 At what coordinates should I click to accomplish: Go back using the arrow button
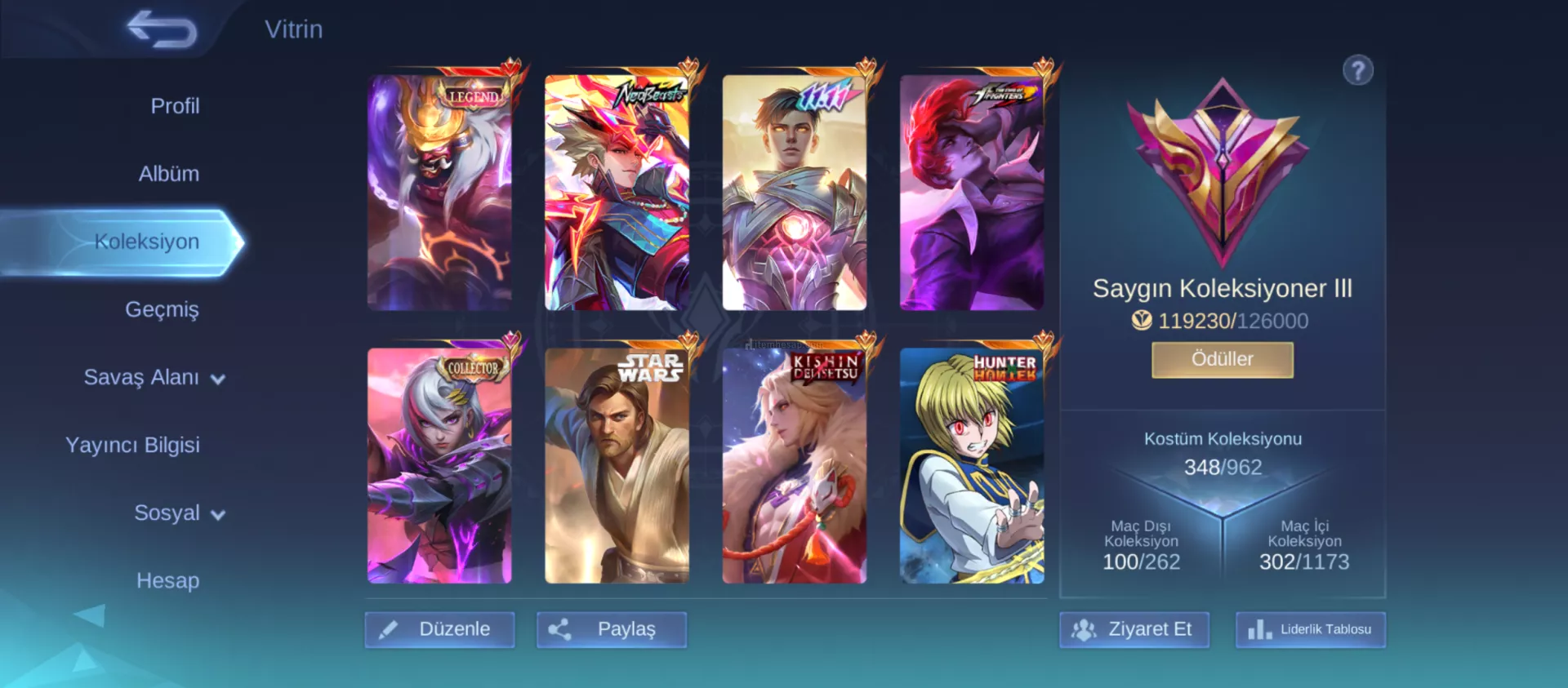pos(162,30)
